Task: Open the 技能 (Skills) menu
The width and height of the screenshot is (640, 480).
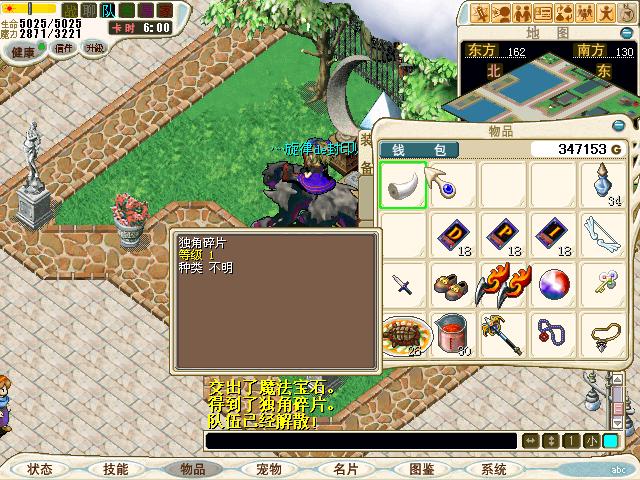Action: coord(115,468)
